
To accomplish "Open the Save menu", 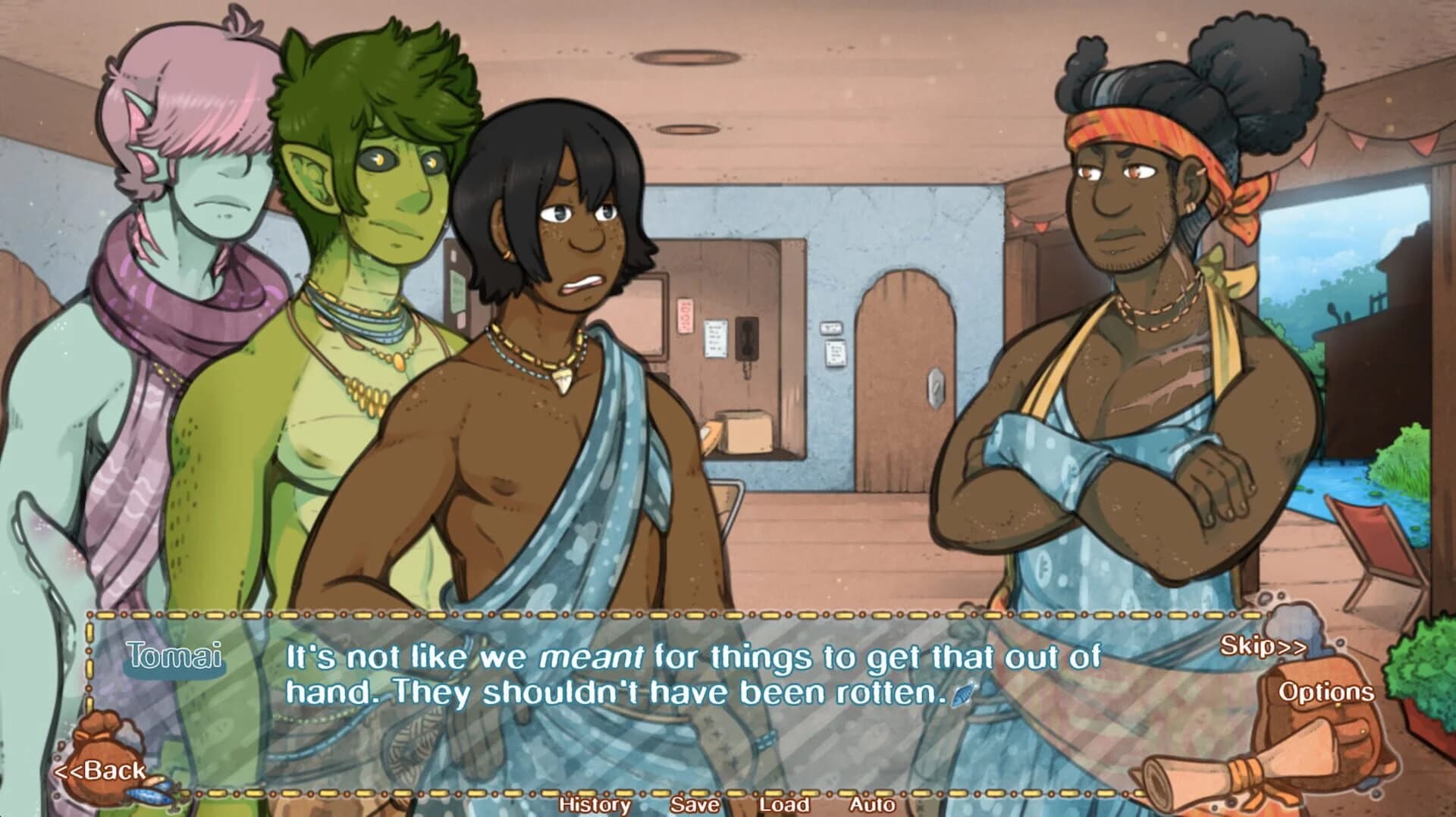I will [695, 806].
